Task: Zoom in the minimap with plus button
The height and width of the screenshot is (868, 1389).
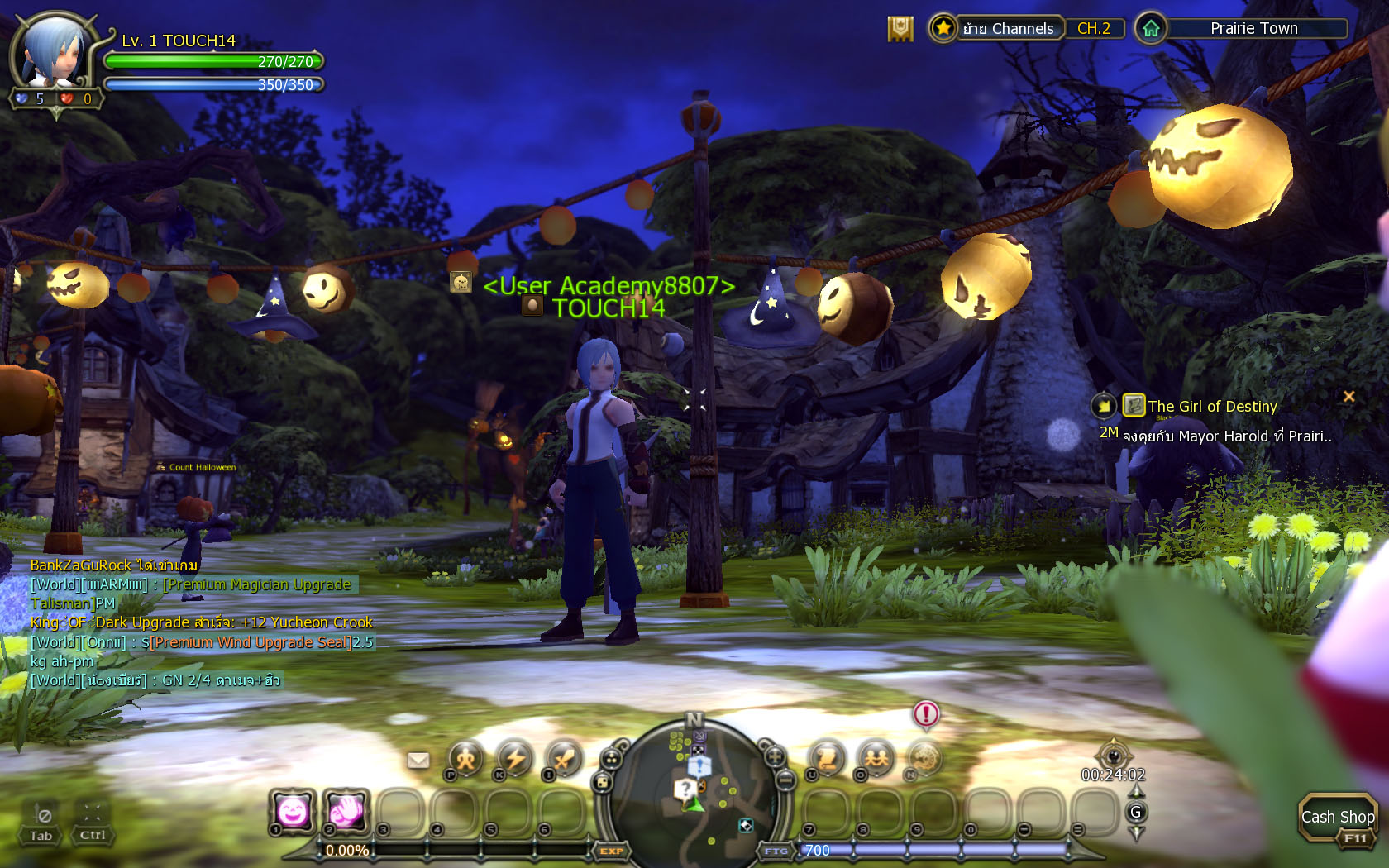Action: click(x=775, y=756)
